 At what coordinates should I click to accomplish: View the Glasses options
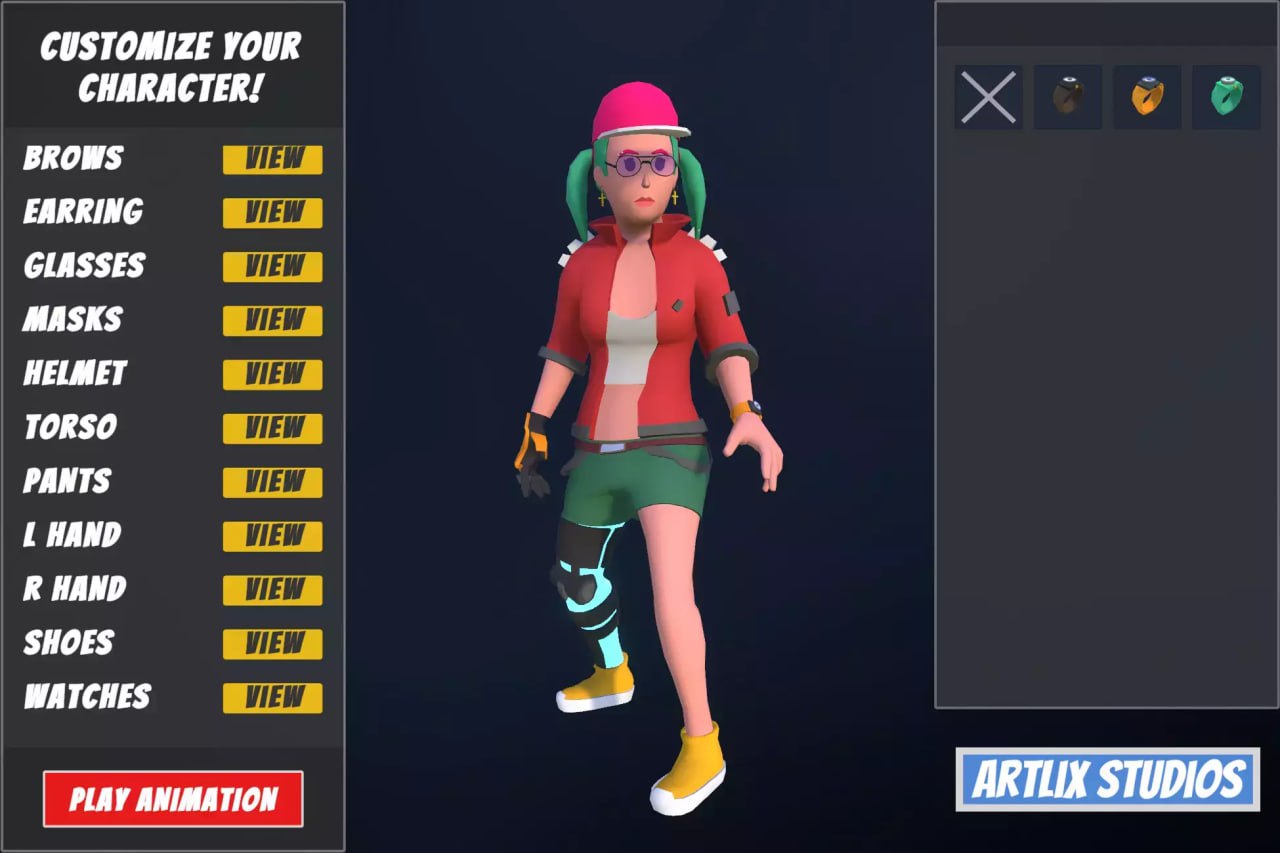(272, 266)
